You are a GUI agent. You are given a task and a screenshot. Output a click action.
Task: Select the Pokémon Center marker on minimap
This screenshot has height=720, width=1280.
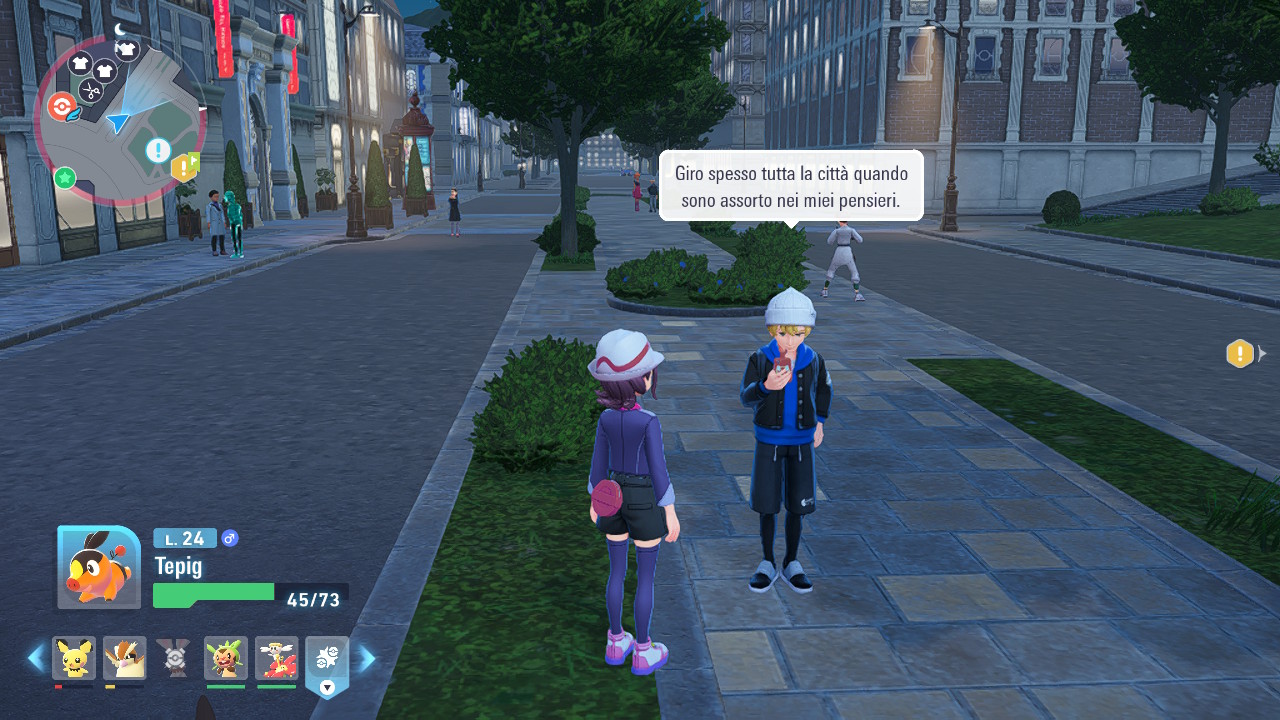click(x=62, y=106)
